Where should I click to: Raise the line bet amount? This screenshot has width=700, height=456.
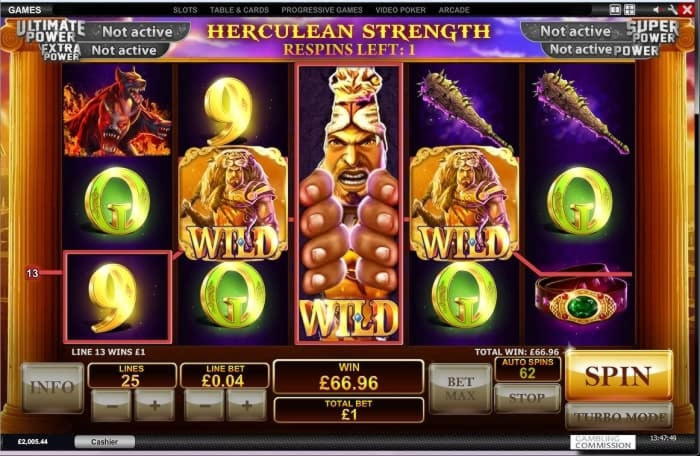coord(246,405)
